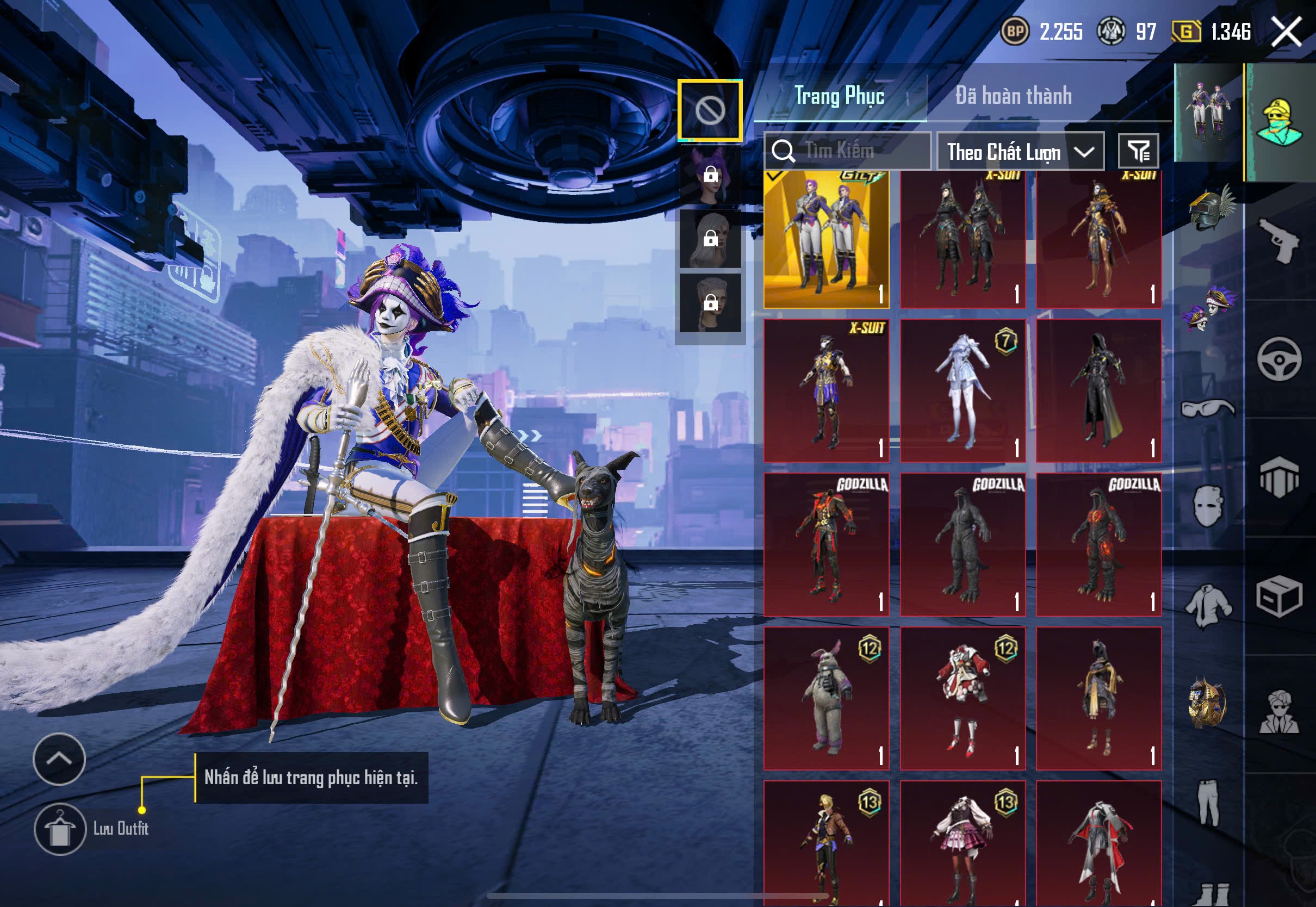This screenshot has width=1316, height=907.
Task: Open the filter options button
Action: (1138, 151)
